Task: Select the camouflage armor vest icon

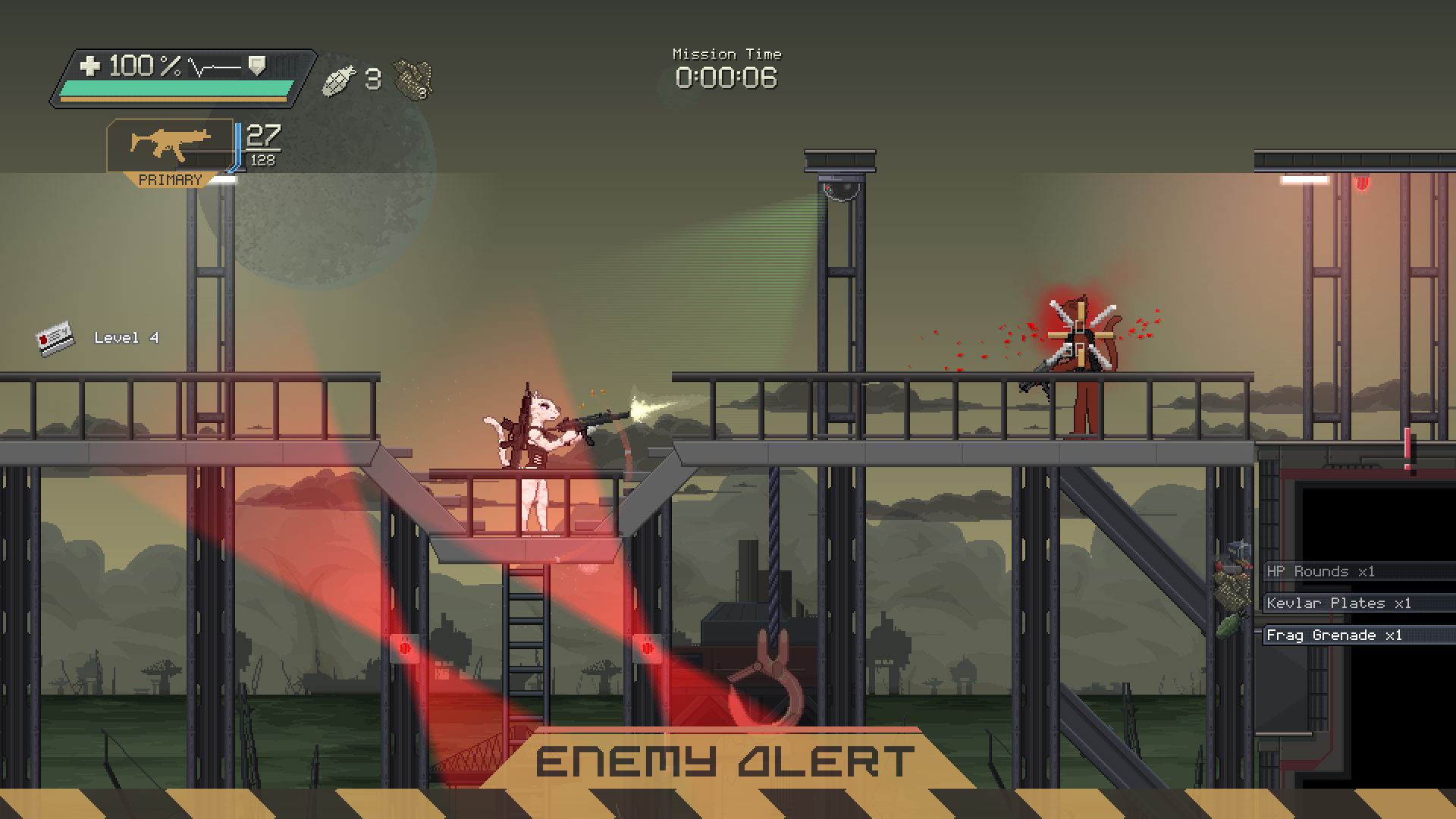Action: click(413, 80)
